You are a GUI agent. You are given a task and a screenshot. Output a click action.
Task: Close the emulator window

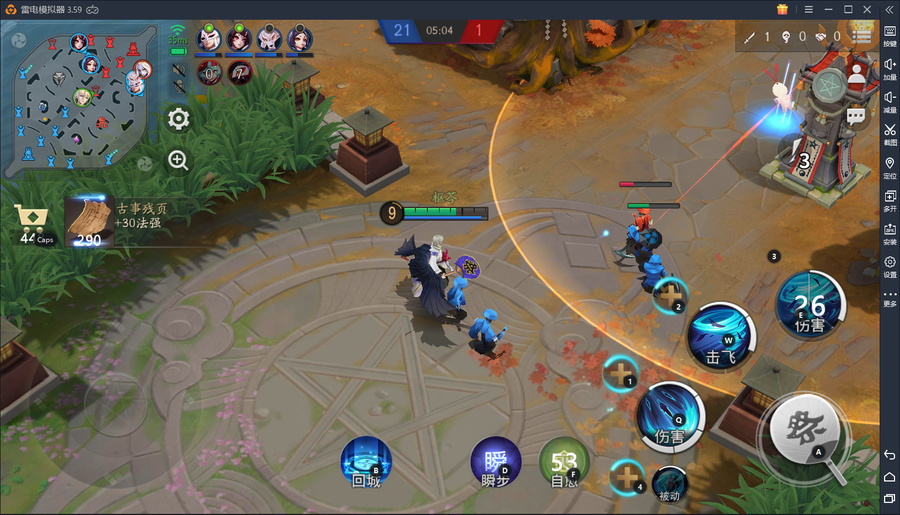click(868, 9)
